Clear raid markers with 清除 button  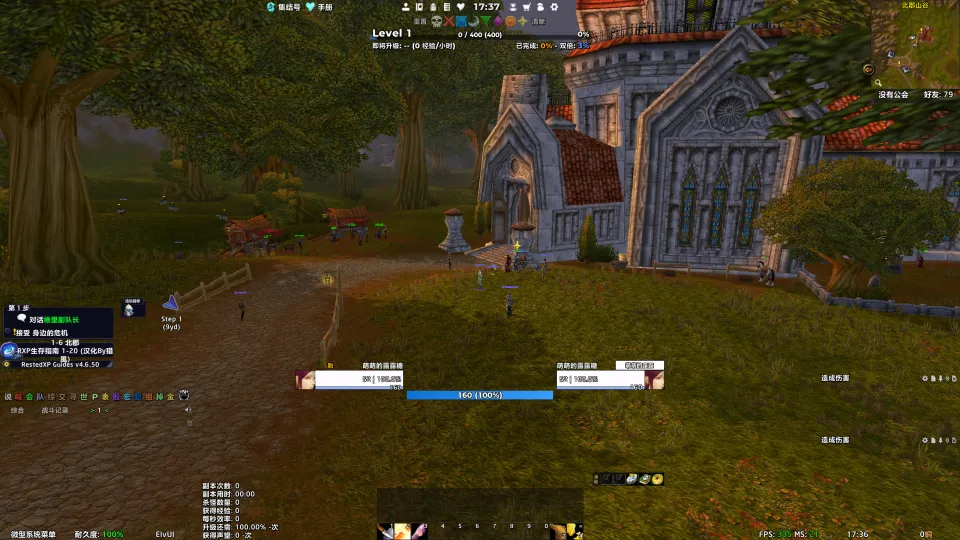pos(539,20)
